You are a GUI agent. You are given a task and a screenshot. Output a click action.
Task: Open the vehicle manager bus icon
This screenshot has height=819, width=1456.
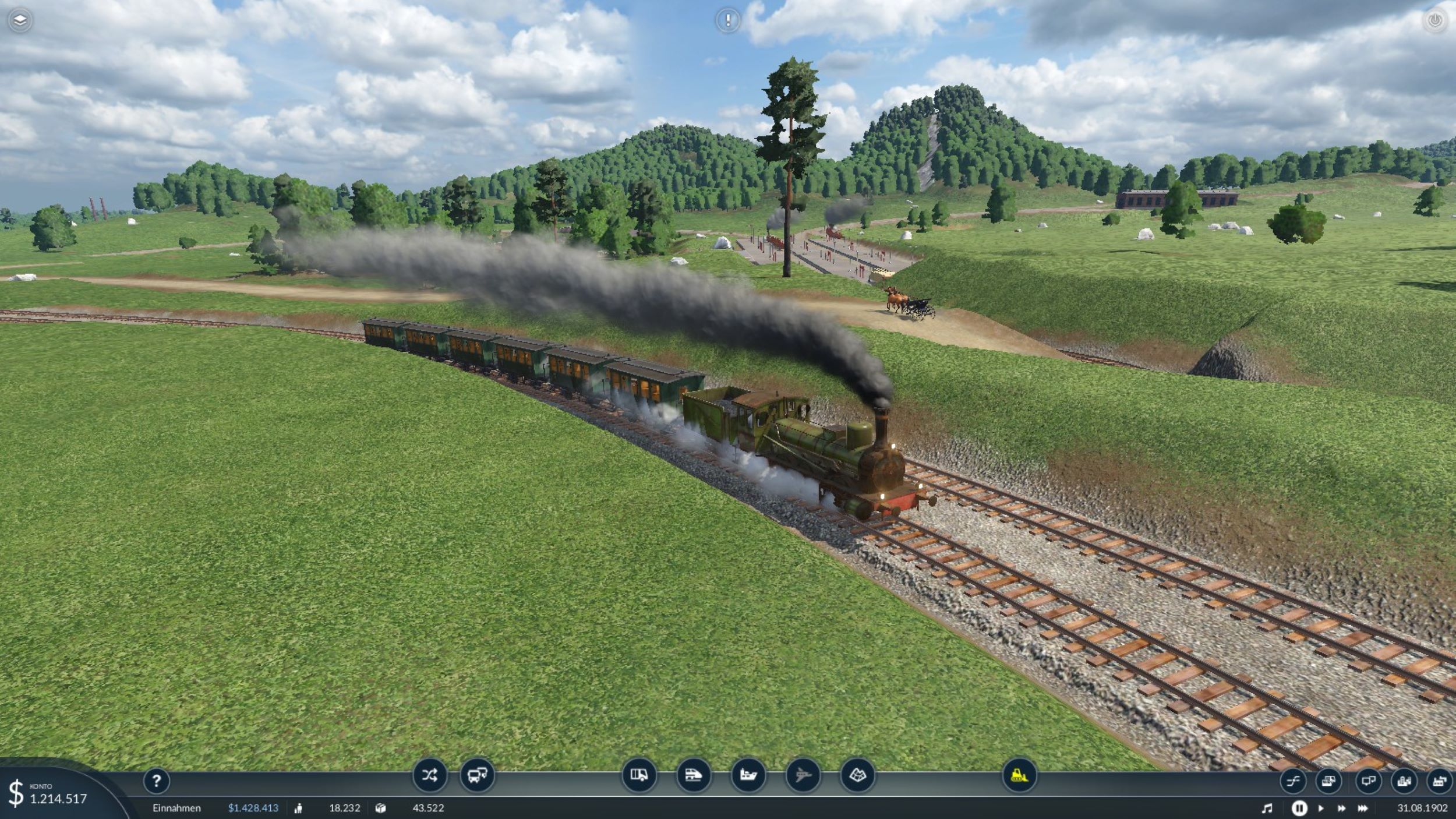click(477, 775)
